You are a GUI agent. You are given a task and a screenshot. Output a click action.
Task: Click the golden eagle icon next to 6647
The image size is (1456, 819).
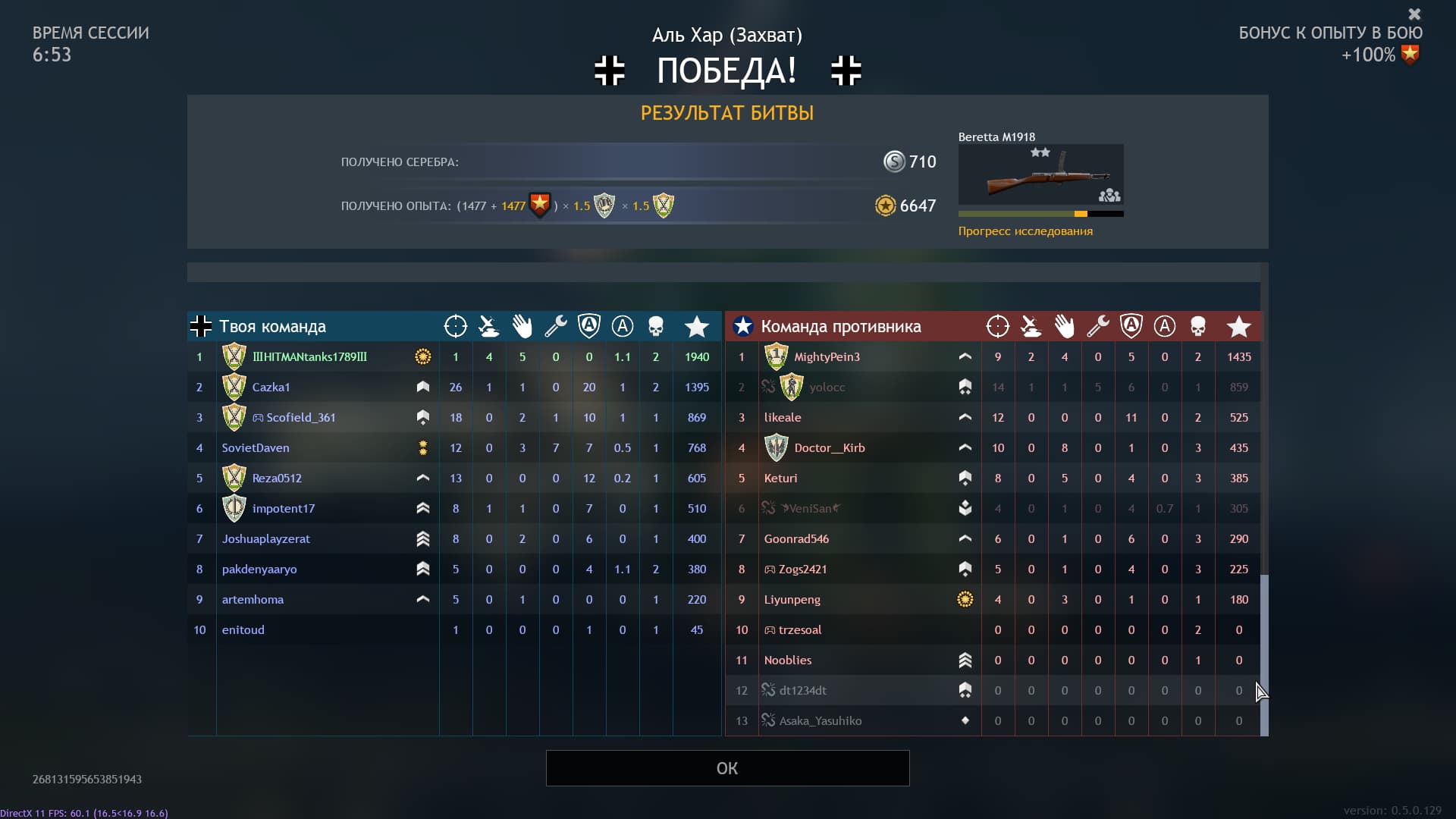886,206
